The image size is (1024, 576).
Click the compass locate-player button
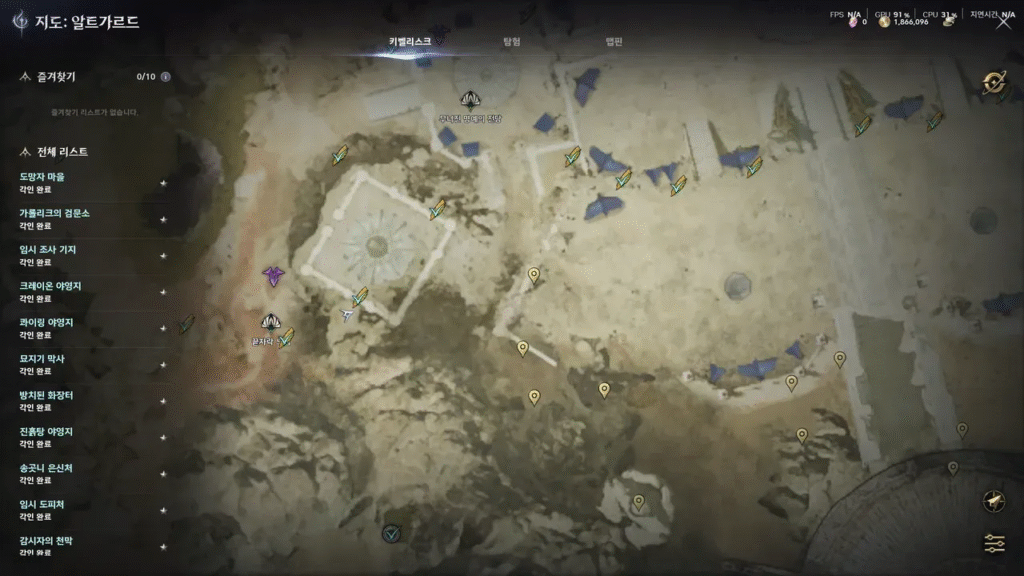pos(994,501)
